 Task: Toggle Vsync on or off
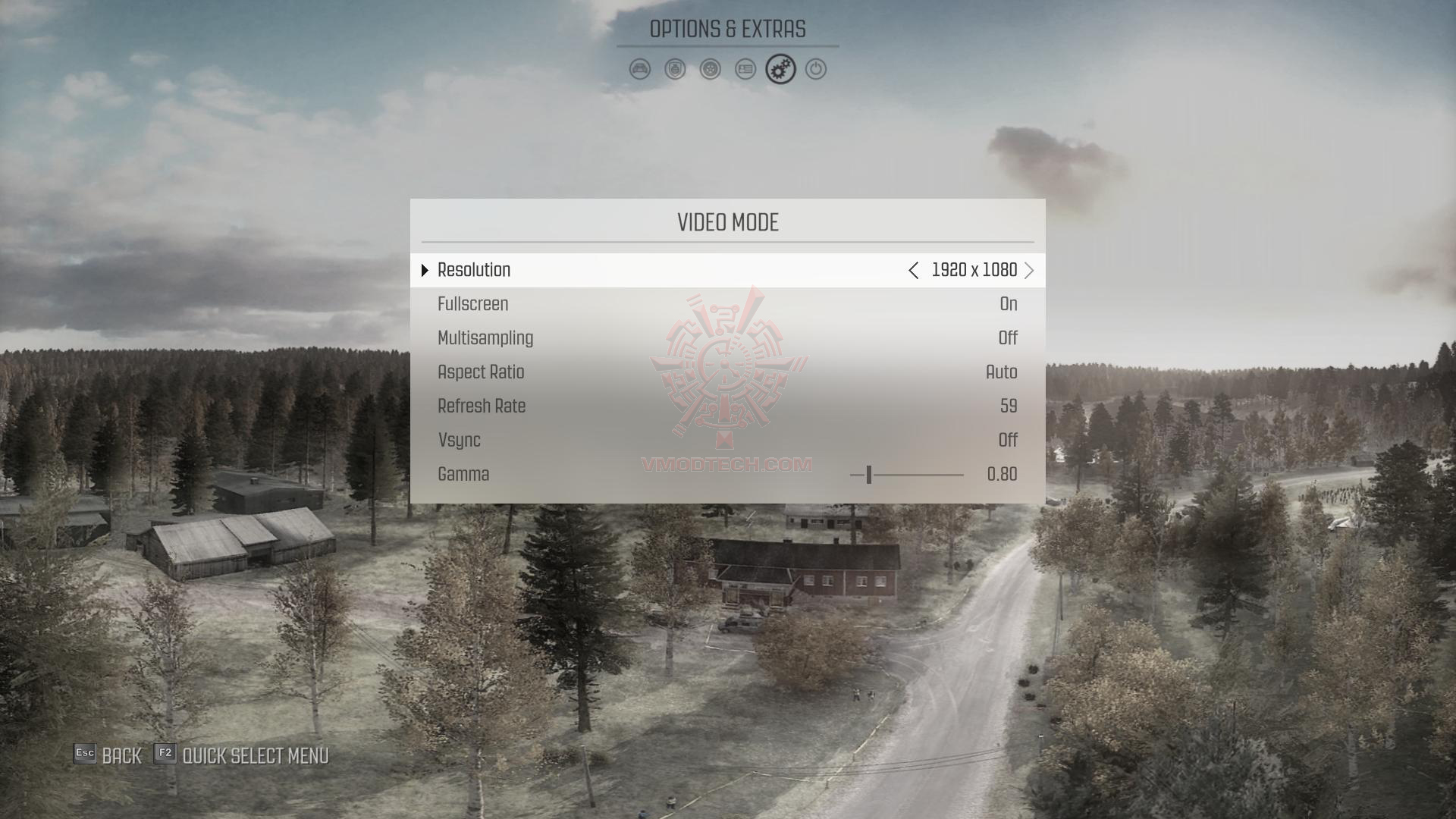click(727, 441)
